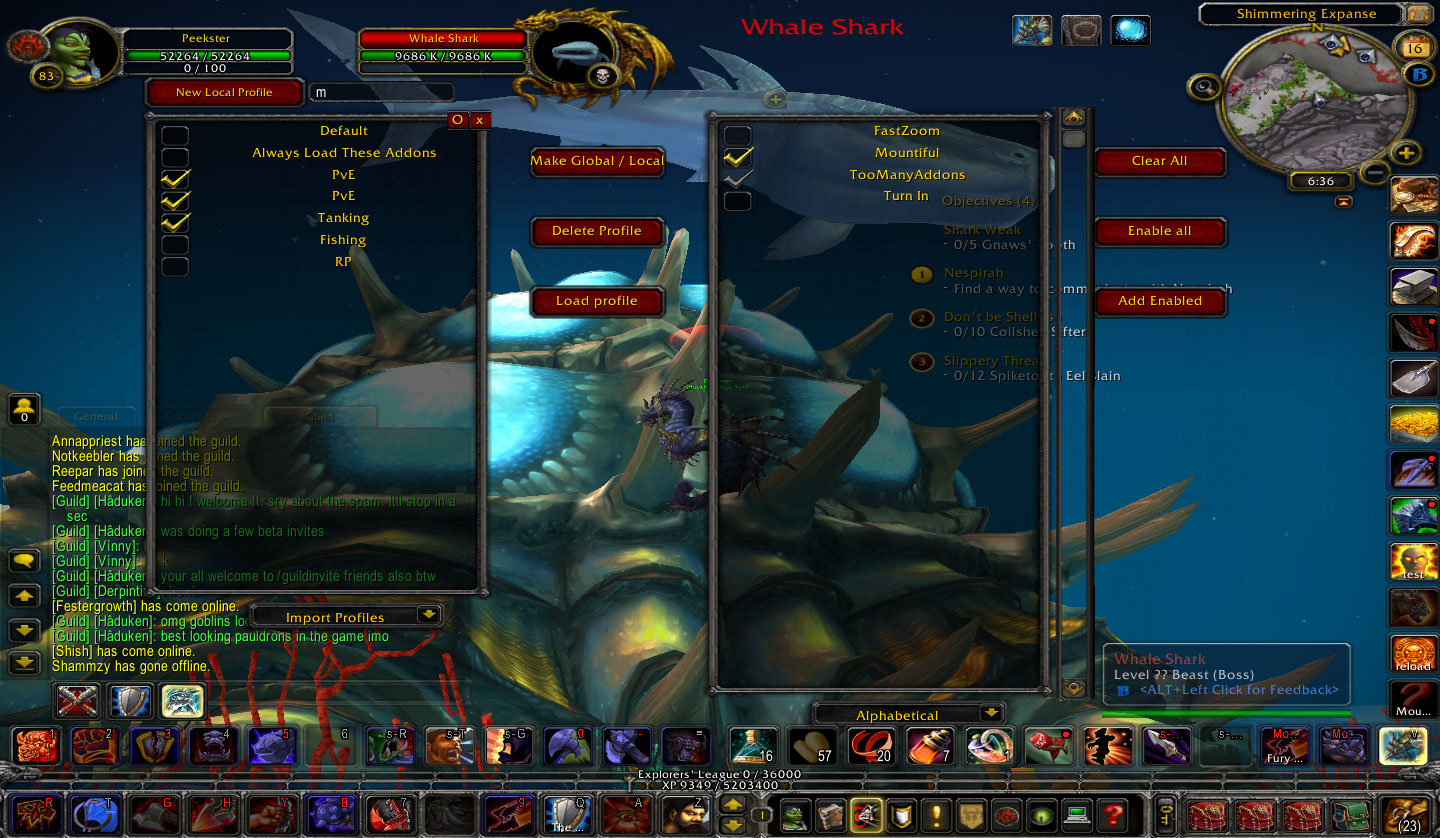Uncheck the Tanking profile checkbox

pos(175,222)
